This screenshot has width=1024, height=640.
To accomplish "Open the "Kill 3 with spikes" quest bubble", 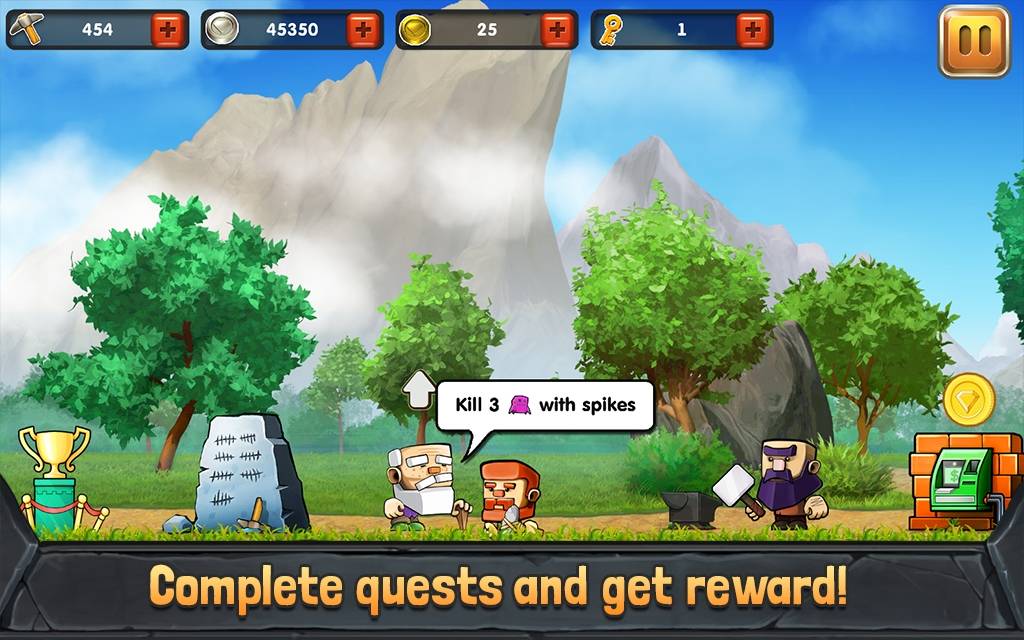I will click(x=544, y=405).
